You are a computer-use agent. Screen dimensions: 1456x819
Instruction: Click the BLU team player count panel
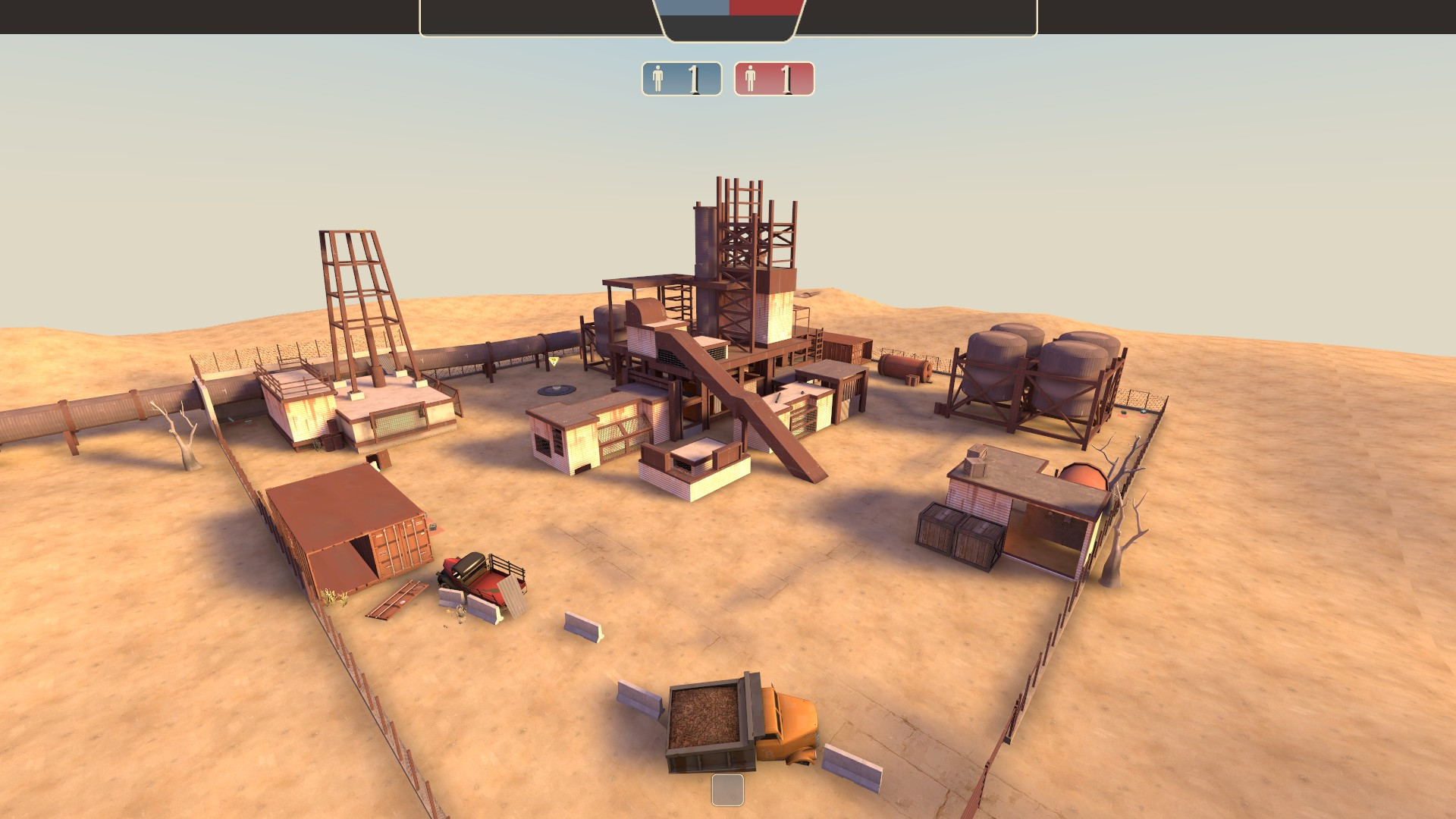click(681, 78)
